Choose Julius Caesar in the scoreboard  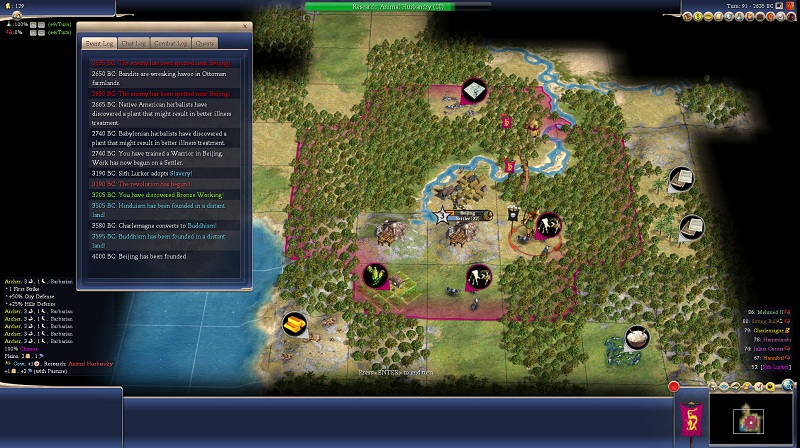773,348
